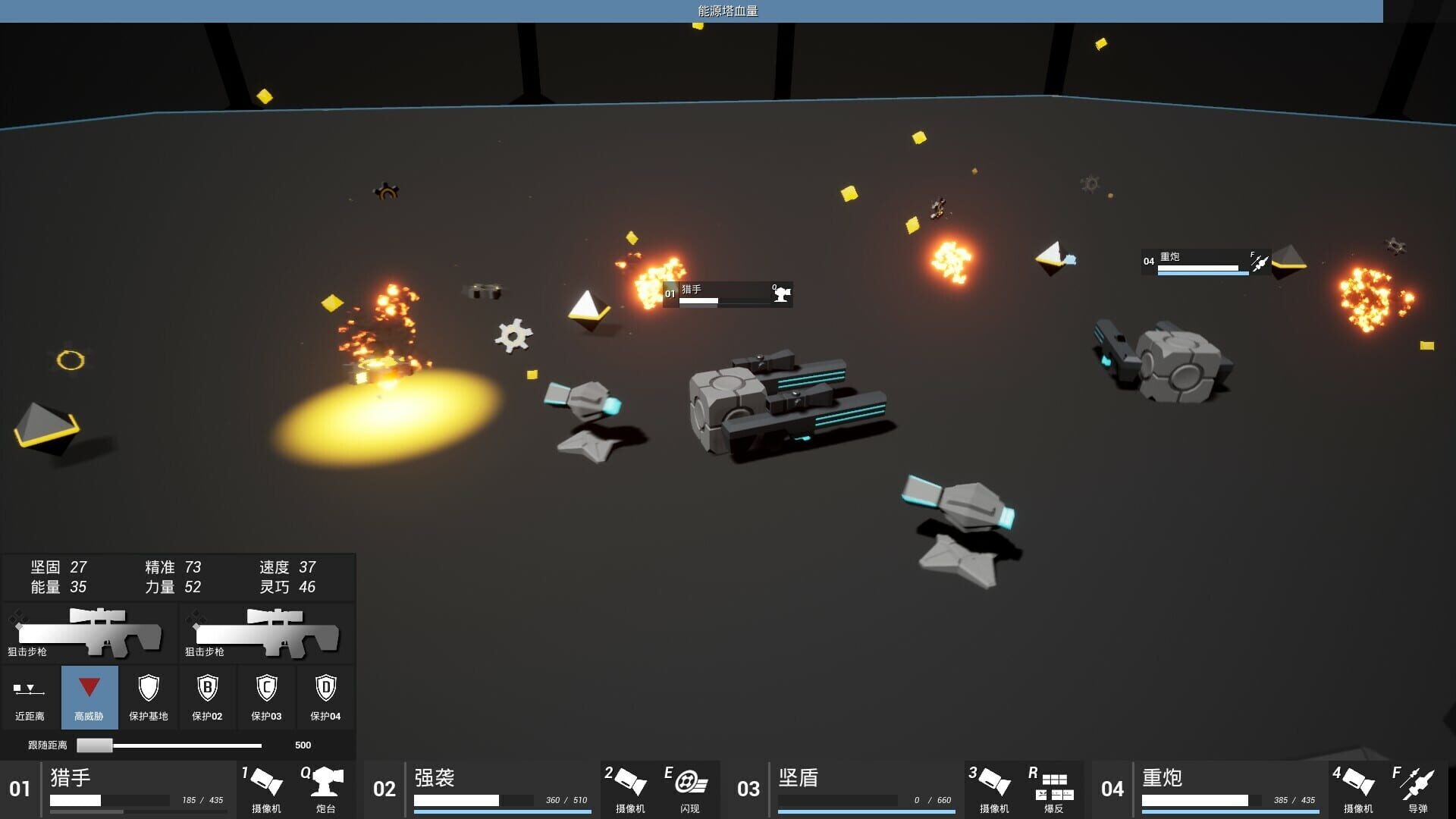Open 强袭's camera view icon
The height and width of the screenshot is (819, 1456).
[628, 785]
